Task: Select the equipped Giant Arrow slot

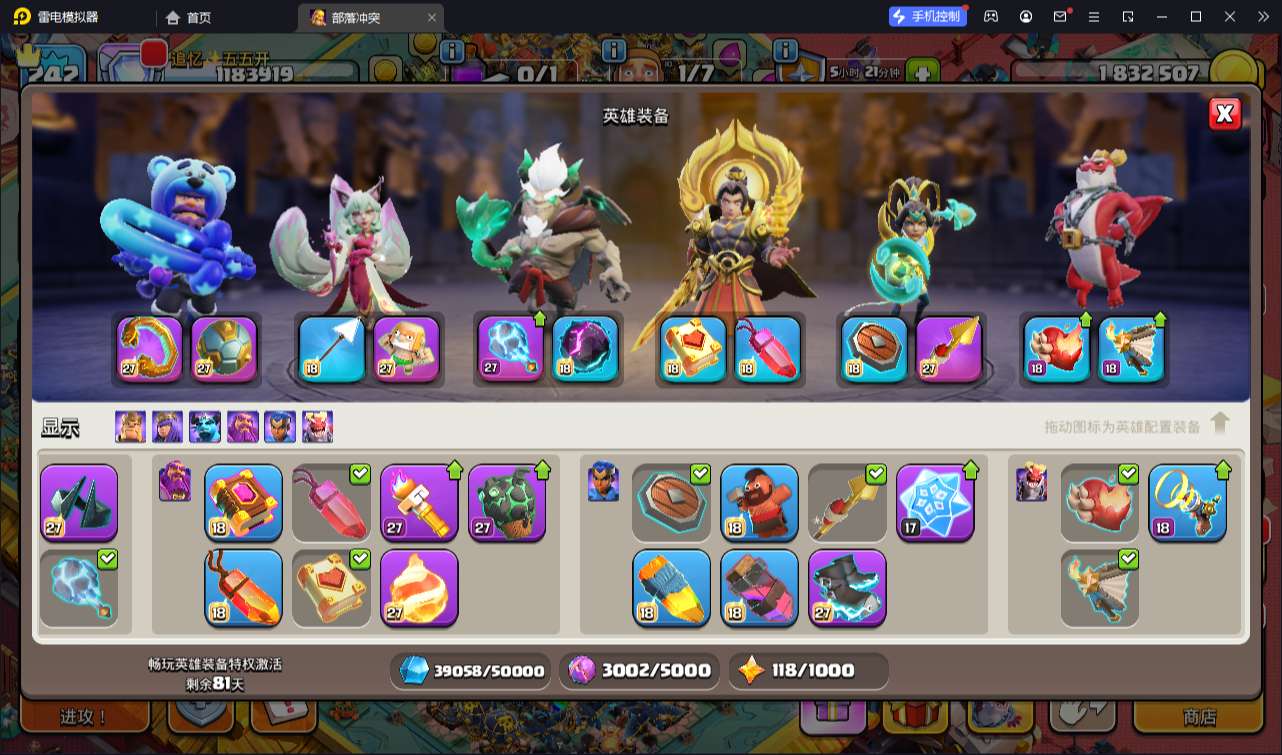Action: pyautogui.click(x=332, y=349)
